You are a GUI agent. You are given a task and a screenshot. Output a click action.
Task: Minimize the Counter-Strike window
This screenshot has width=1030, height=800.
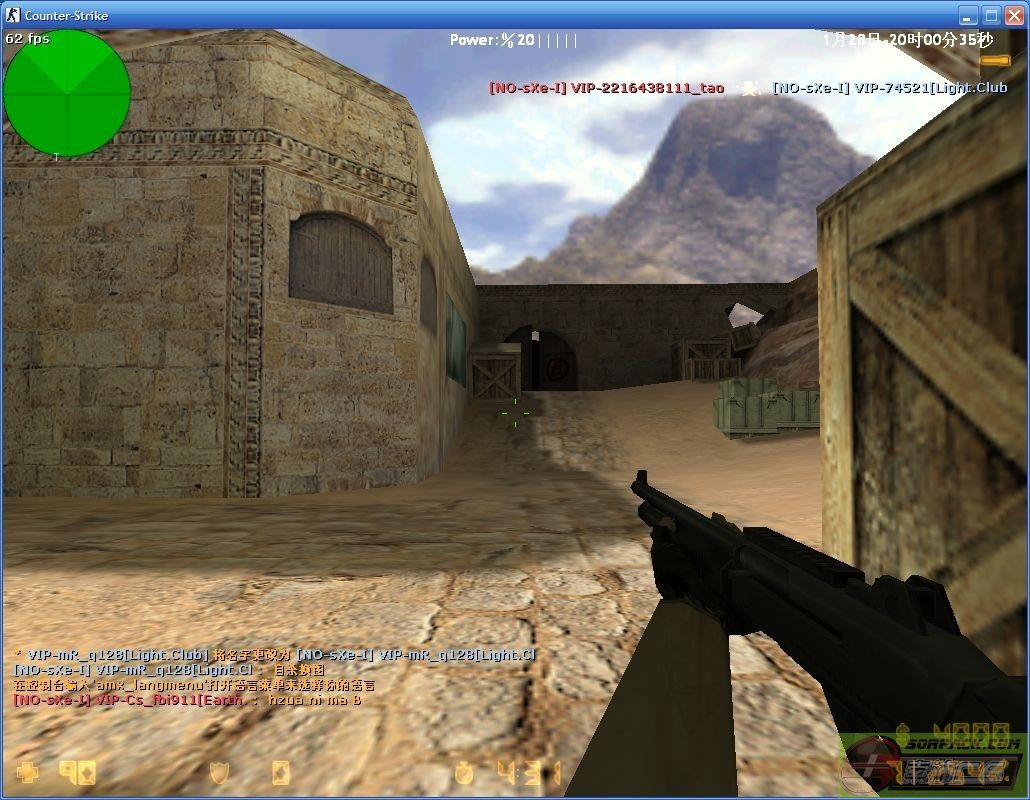tap(968, 15)
